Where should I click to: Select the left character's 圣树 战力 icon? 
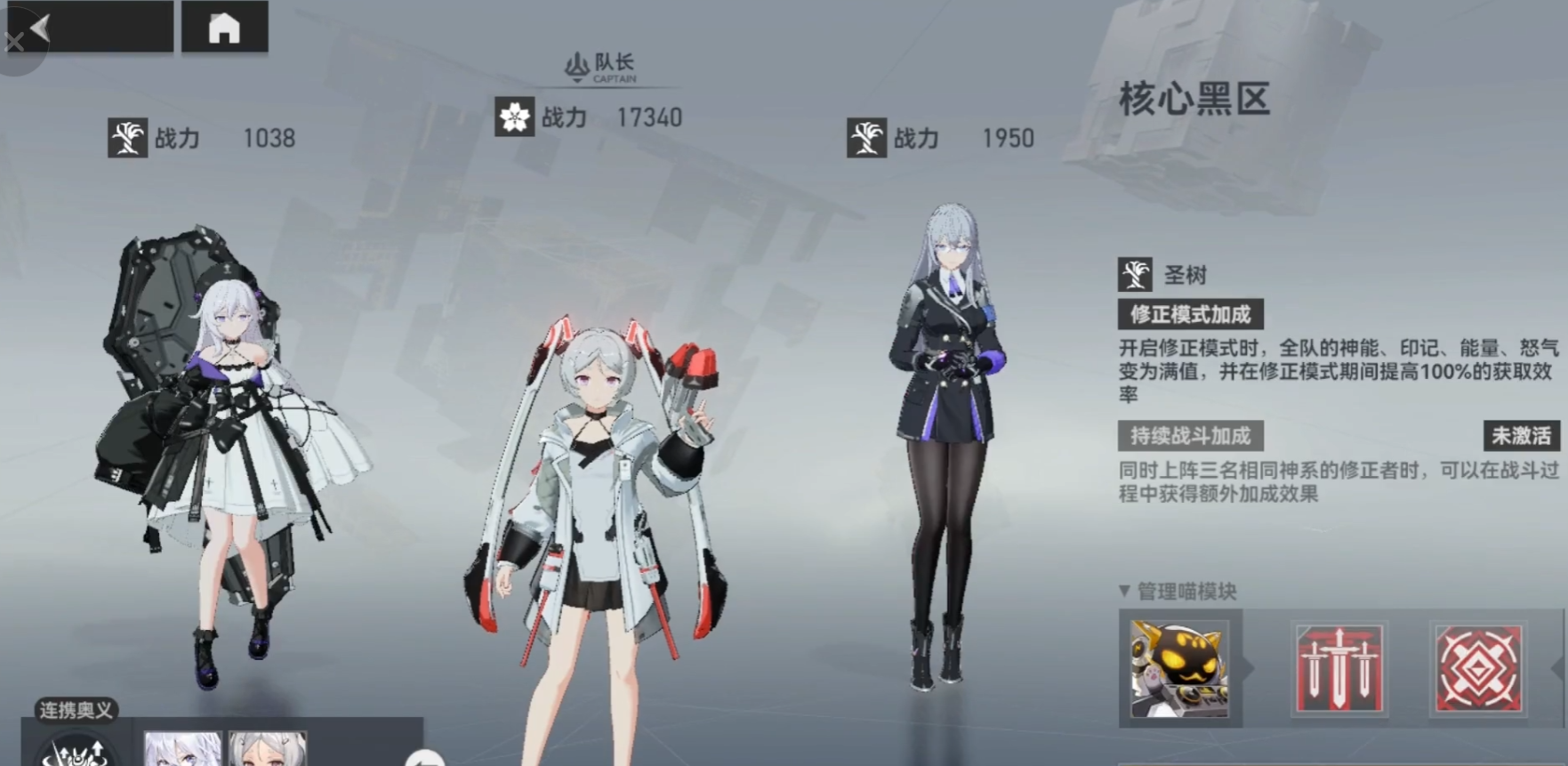coord(129,138)
